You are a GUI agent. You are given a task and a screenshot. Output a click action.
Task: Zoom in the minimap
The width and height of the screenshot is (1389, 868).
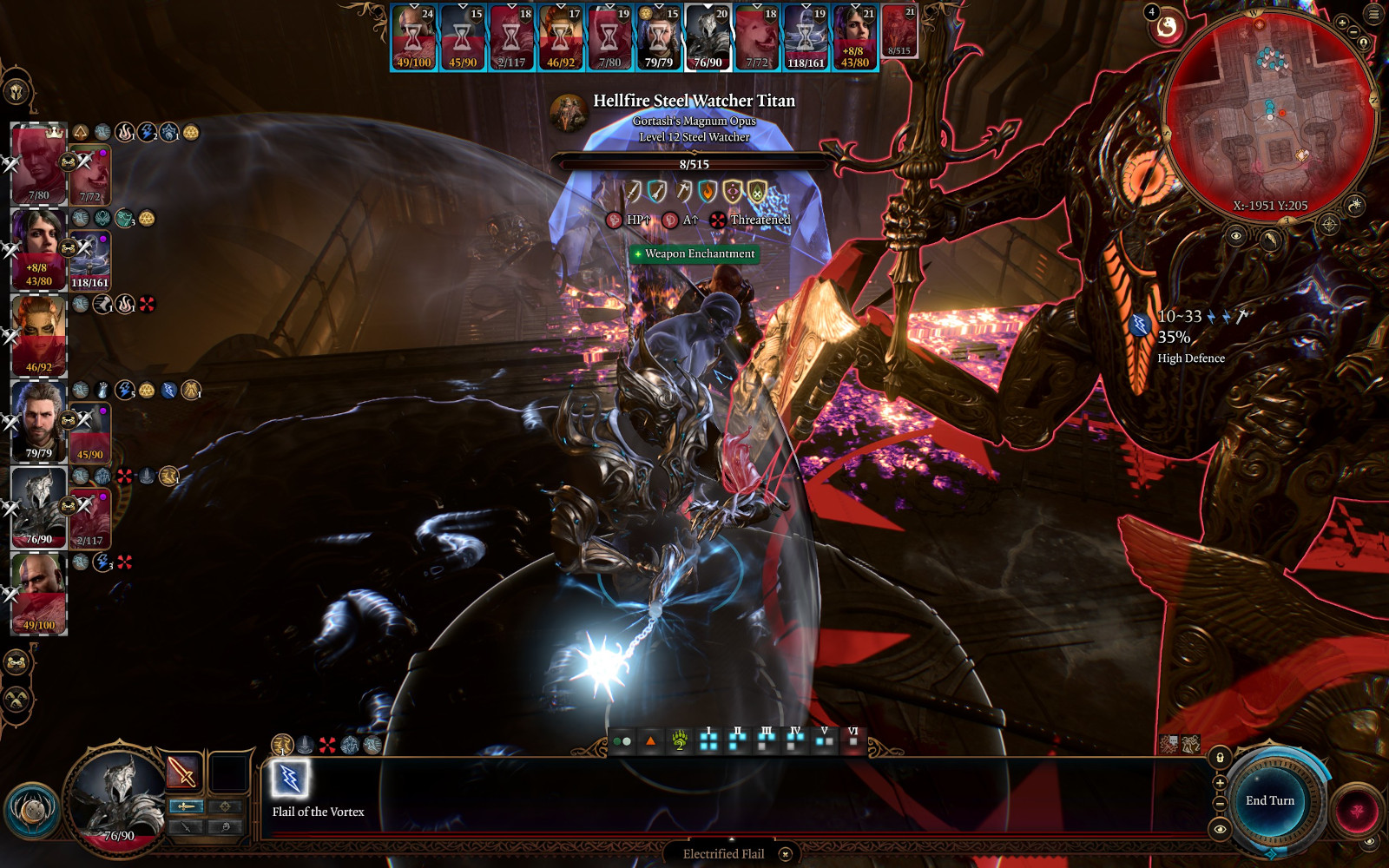[x=1342, y=23]
